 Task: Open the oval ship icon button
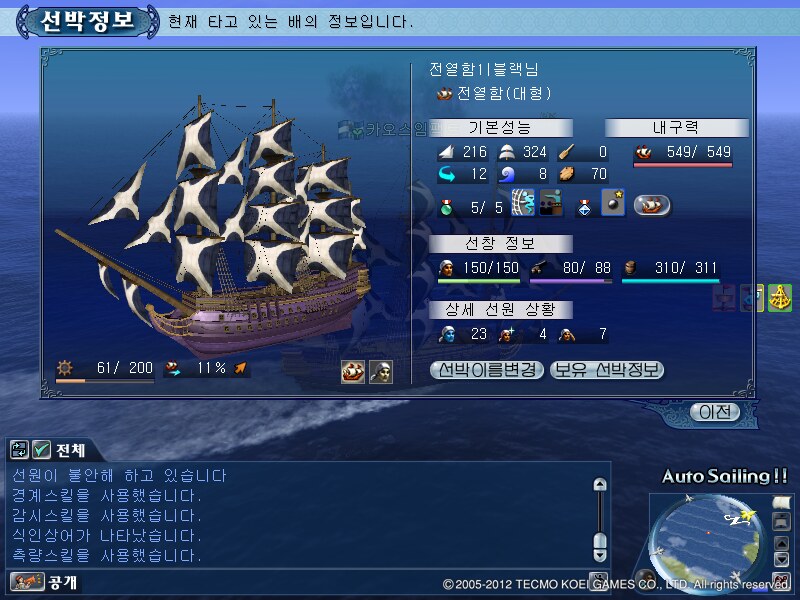651,206
